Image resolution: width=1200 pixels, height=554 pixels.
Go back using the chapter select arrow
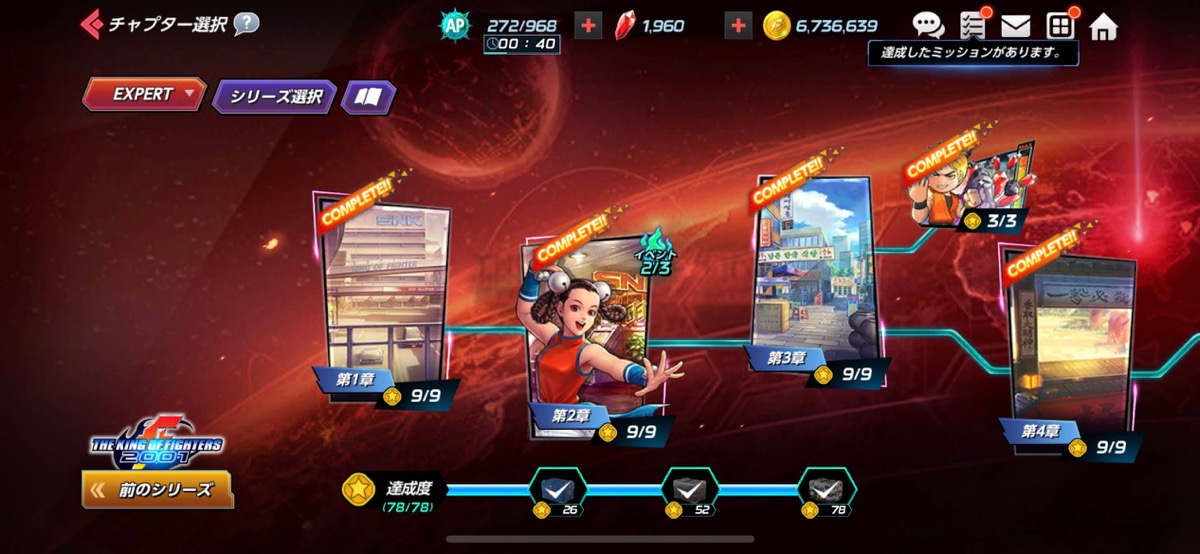(92, 23)
